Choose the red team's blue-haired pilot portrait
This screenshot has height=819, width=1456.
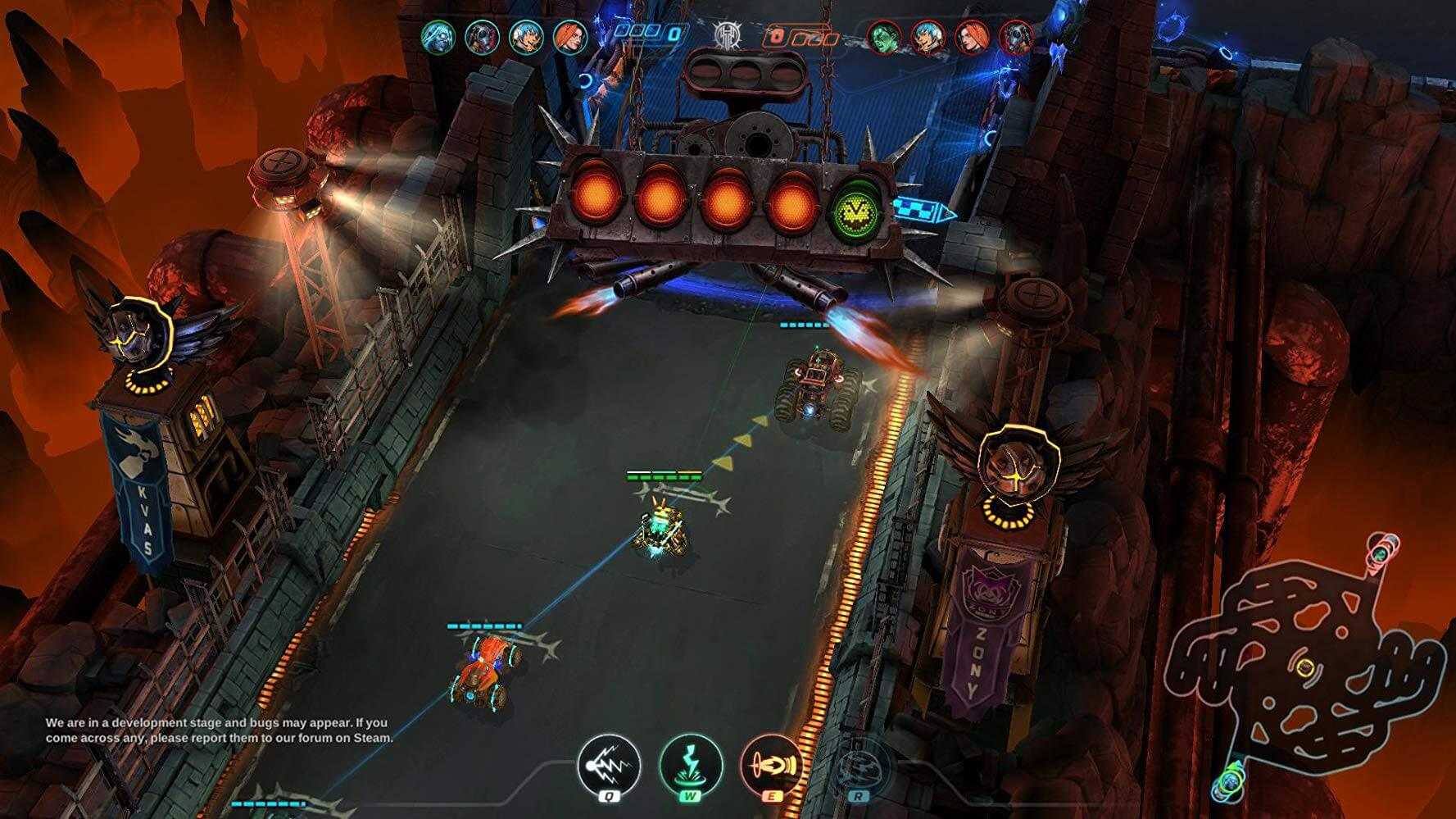pos(928,37)
